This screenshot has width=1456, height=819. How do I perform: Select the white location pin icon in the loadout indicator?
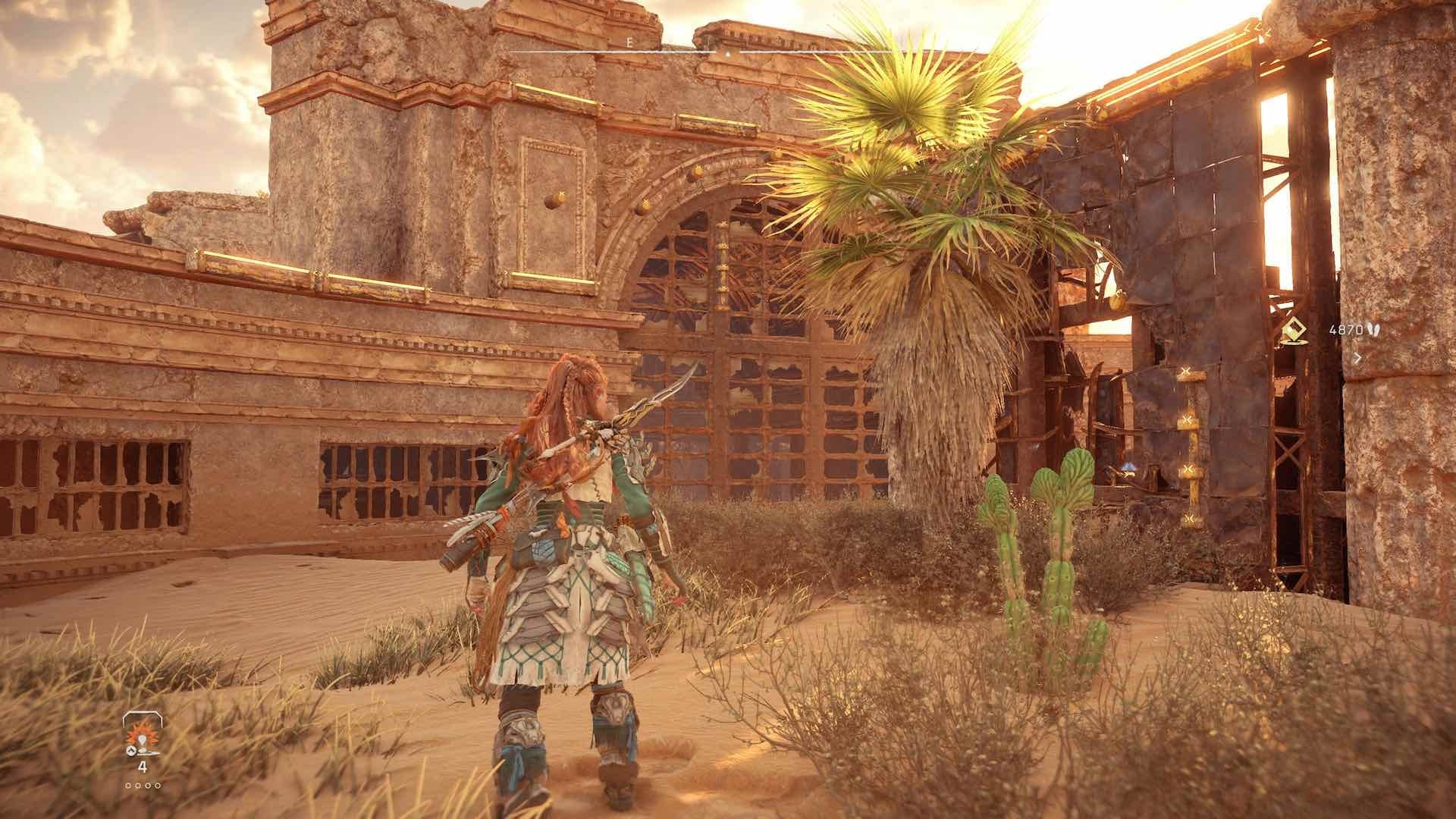point(142,741)
